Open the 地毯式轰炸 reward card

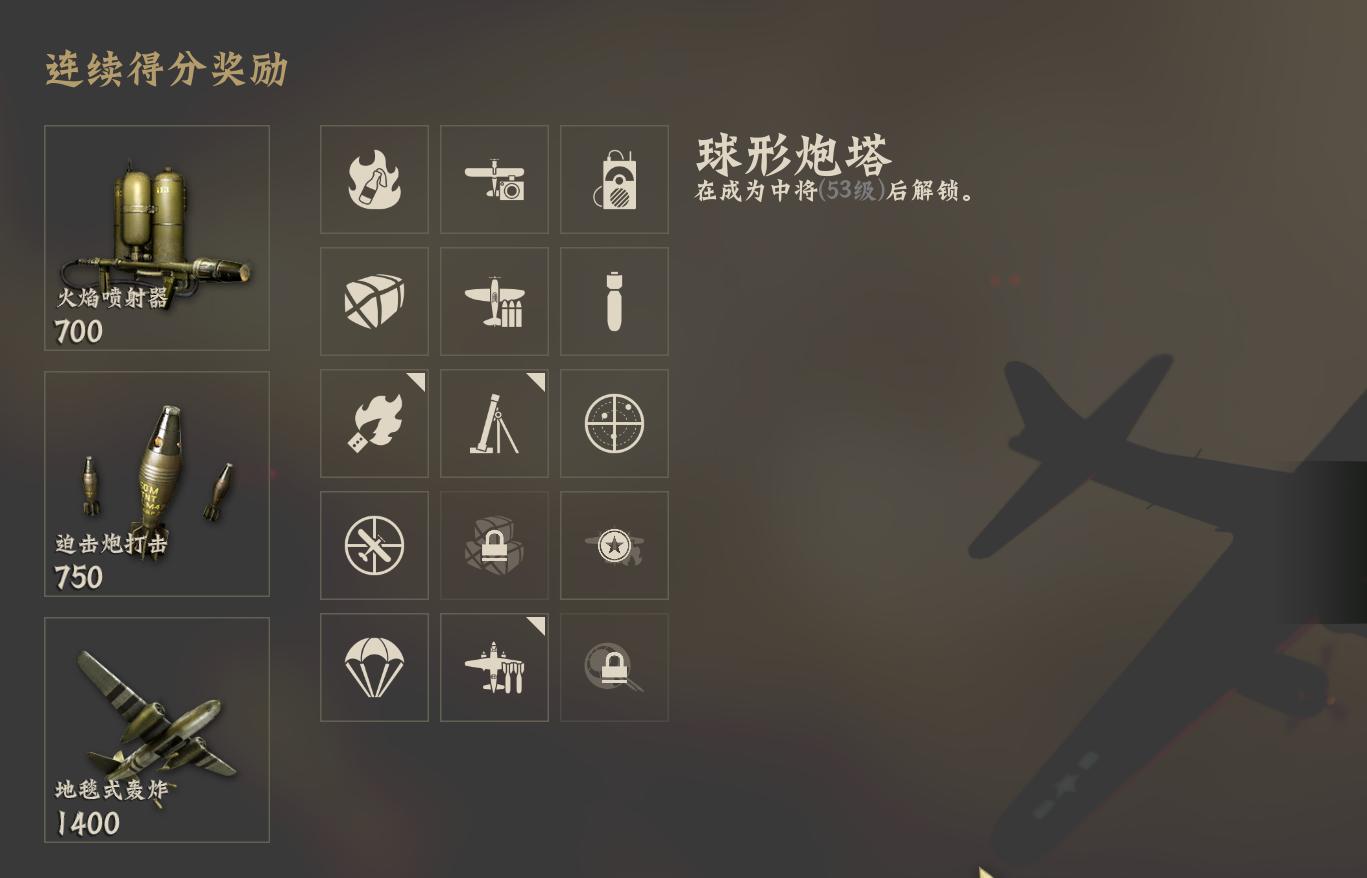click(156, 730)
